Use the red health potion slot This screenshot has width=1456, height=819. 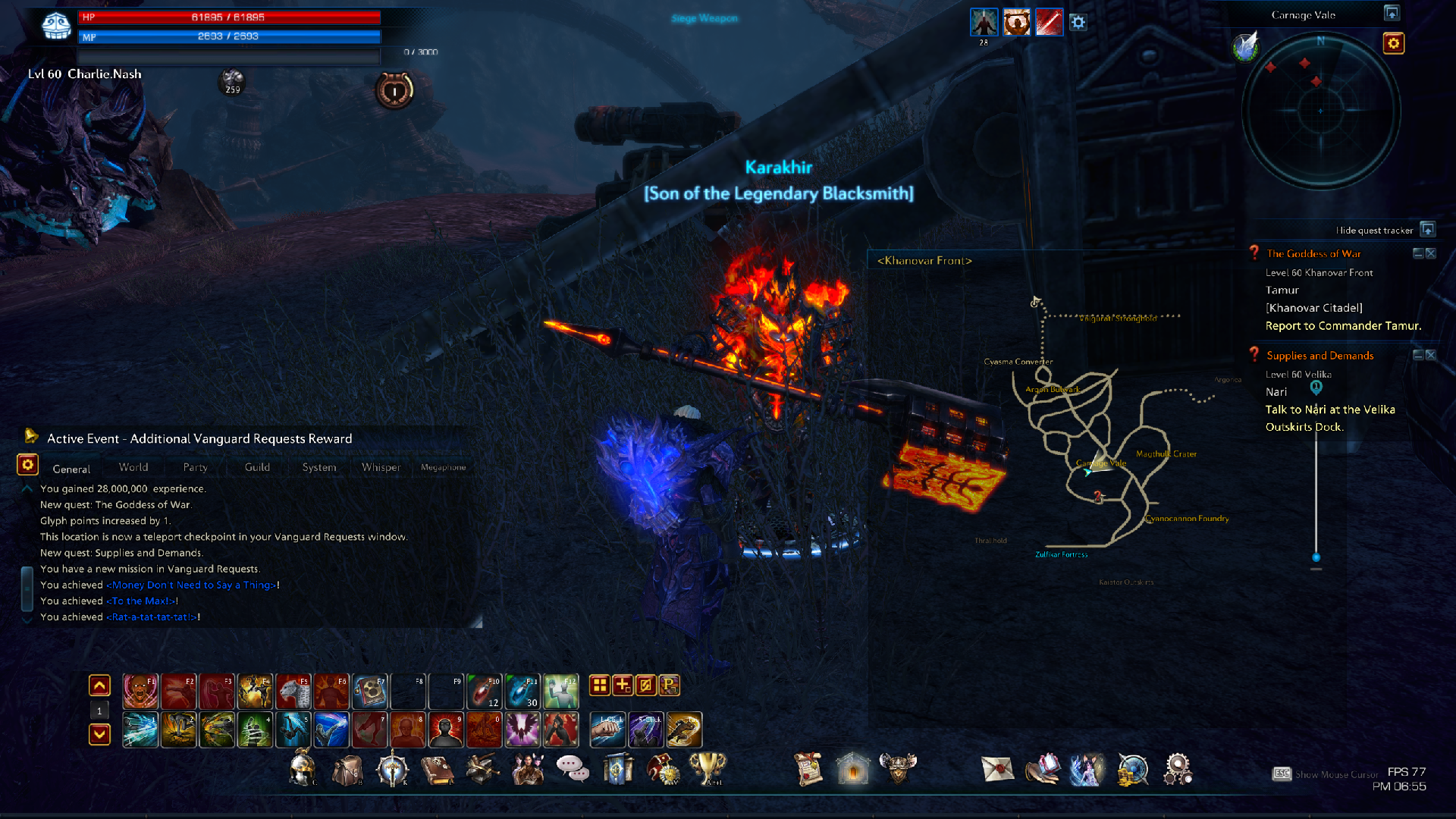(484, 691)
